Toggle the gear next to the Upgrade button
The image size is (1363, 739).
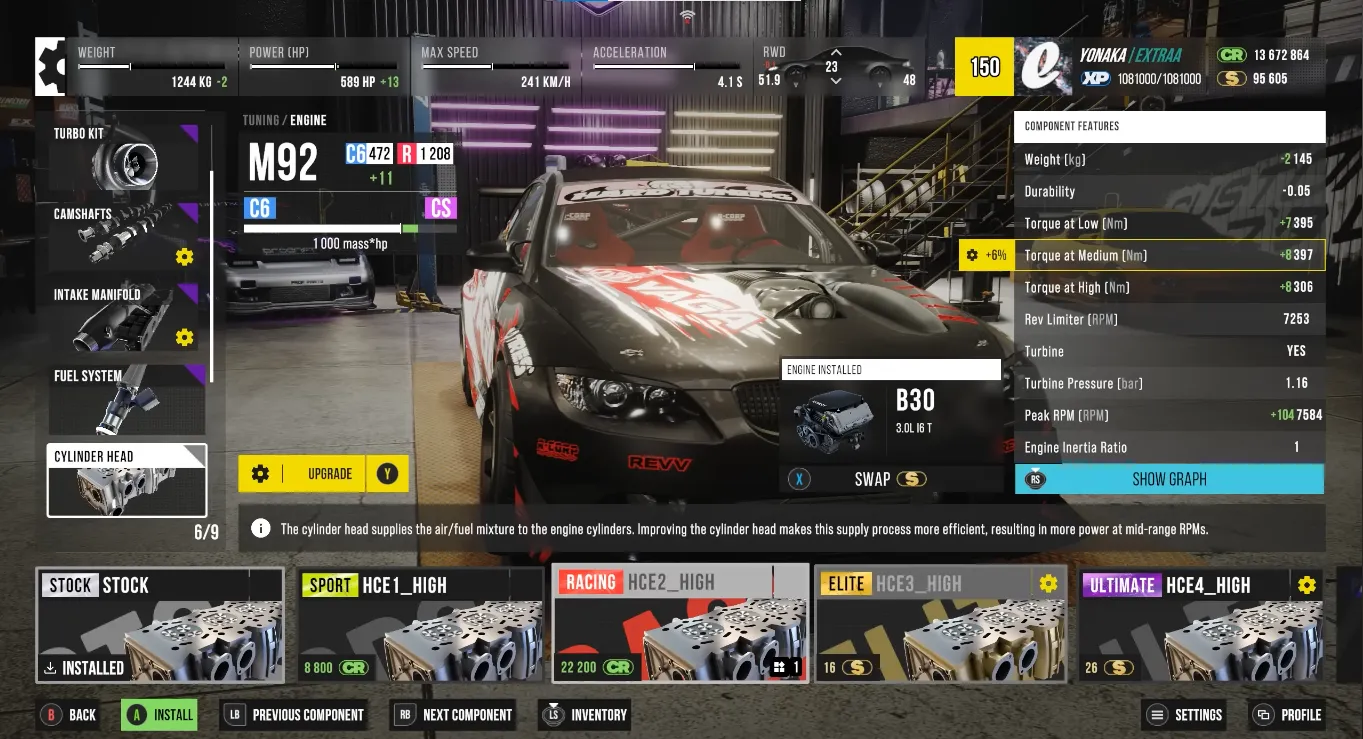pos(260,473)
